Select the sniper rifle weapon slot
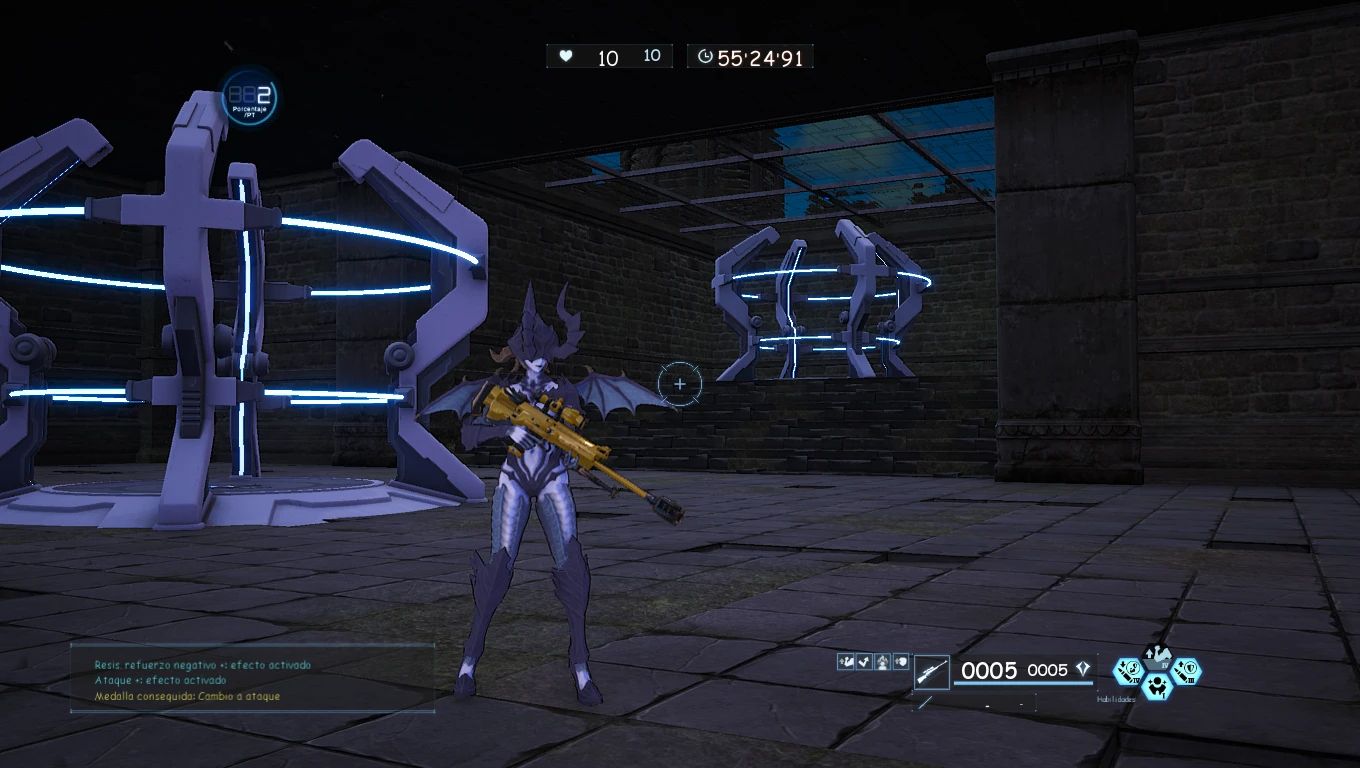Viewport: 1360px width, 768px height. point(932,671)
